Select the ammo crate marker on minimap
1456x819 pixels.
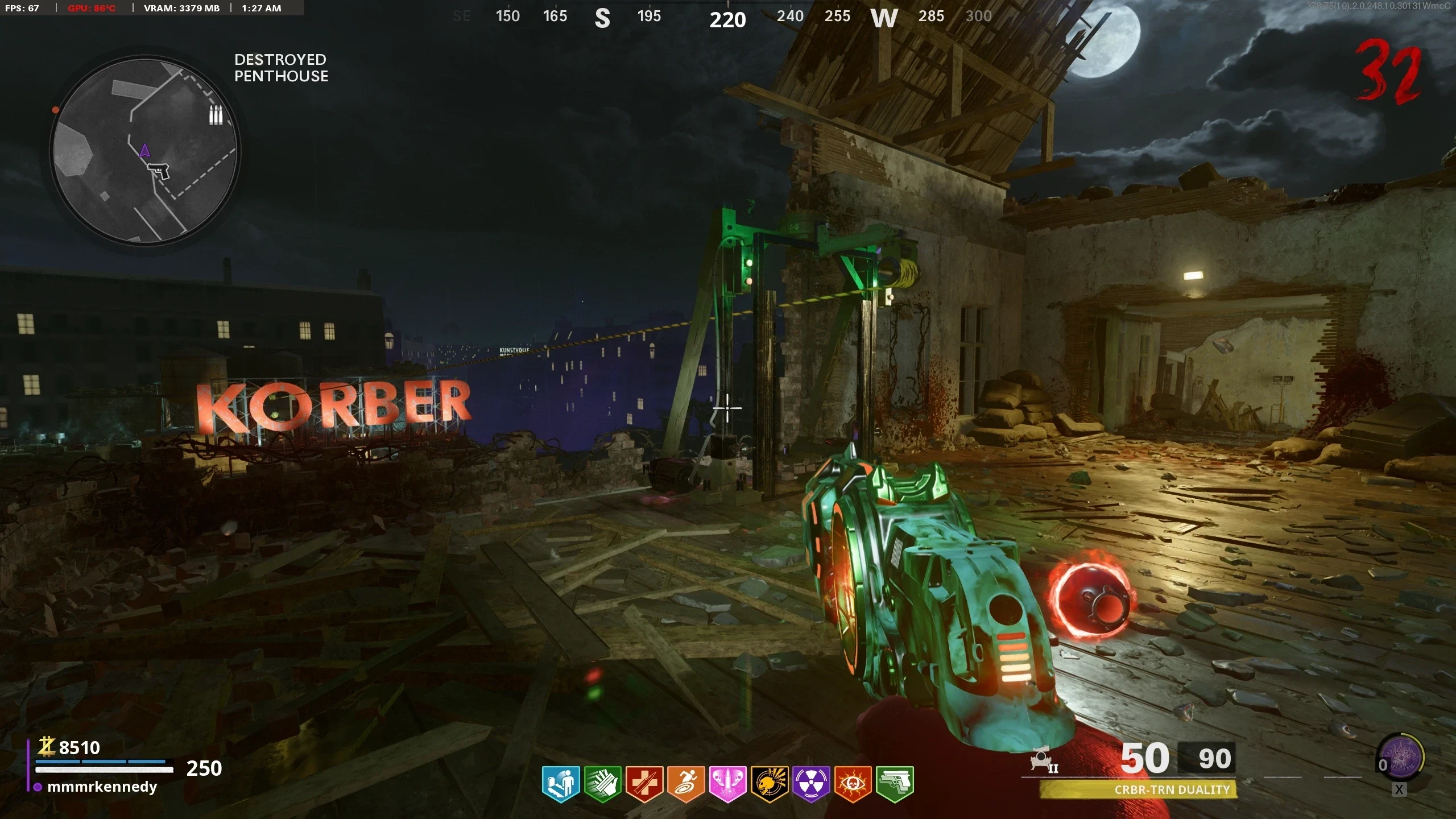[216, 115]
